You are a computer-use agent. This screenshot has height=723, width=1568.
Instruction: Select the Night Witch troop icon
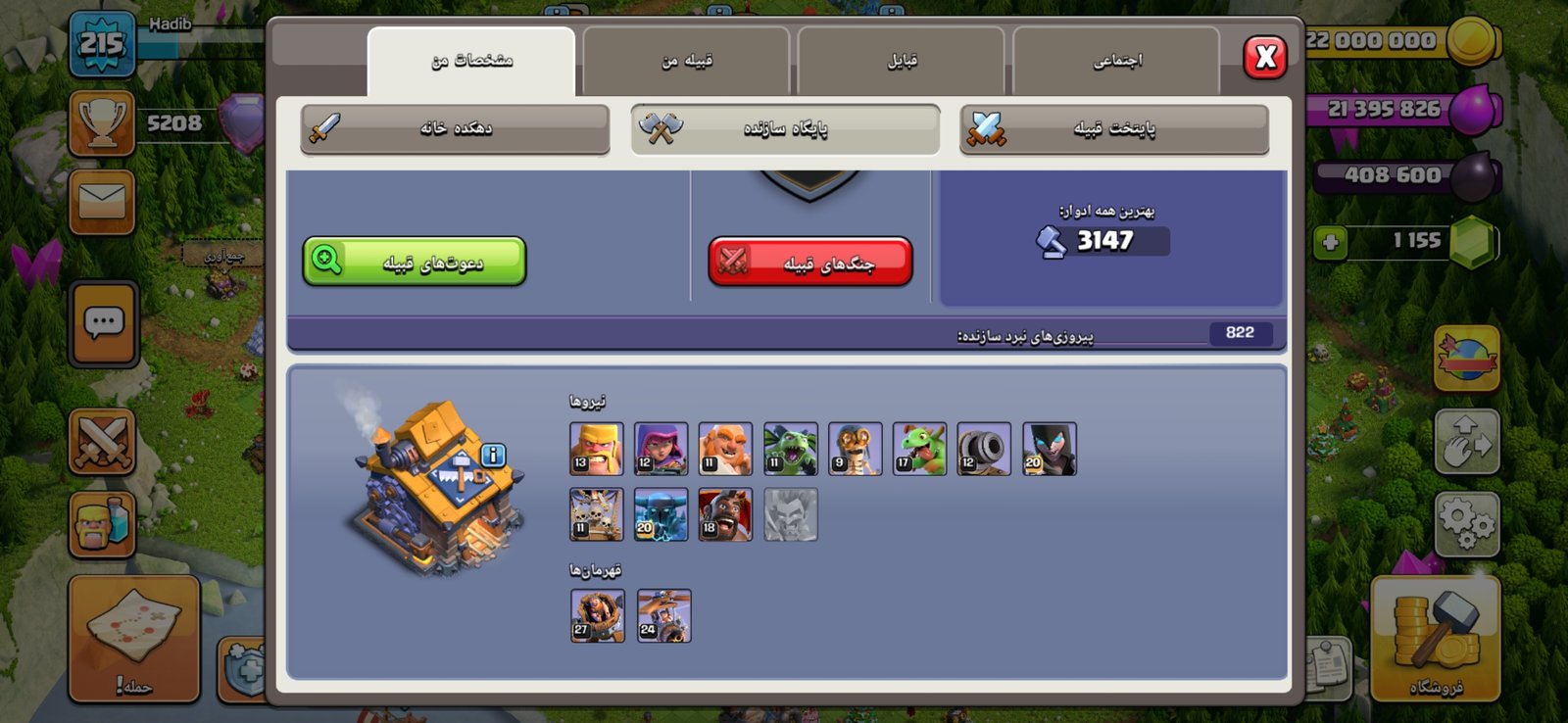pos(1049,449)
